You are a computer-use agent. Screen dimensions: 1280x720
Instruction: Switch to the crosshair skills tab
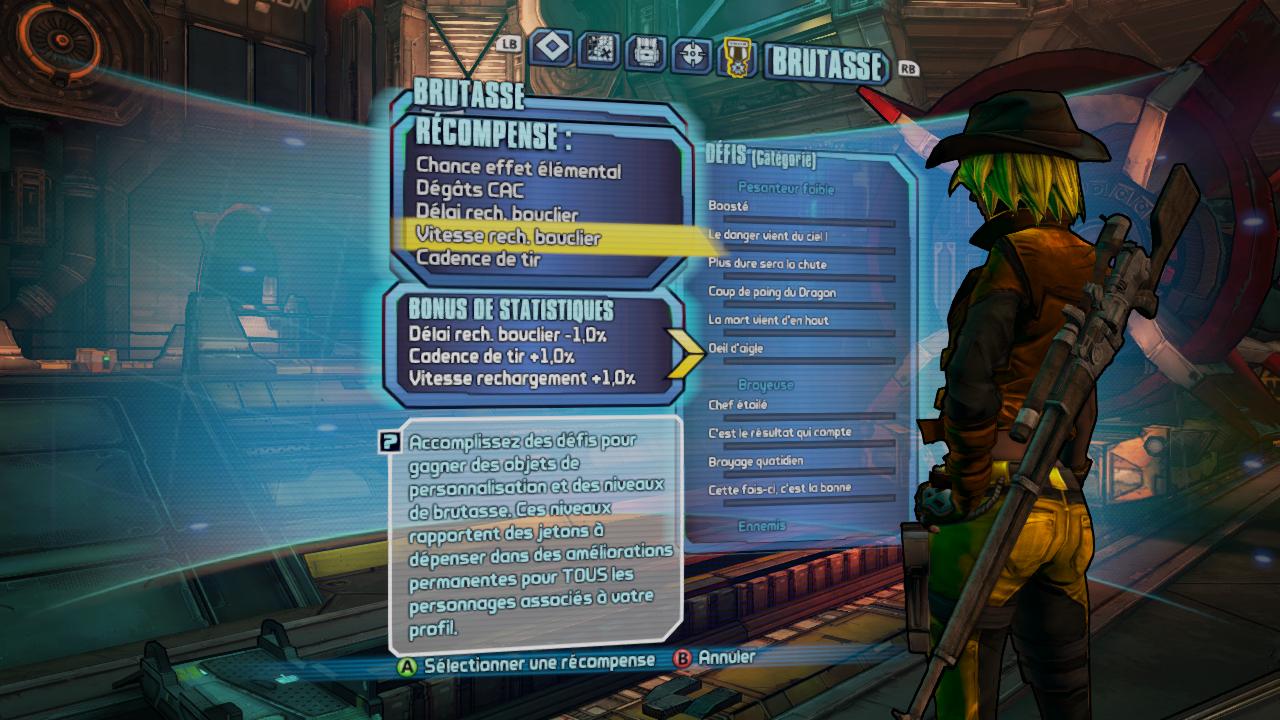tap(690, 54)
